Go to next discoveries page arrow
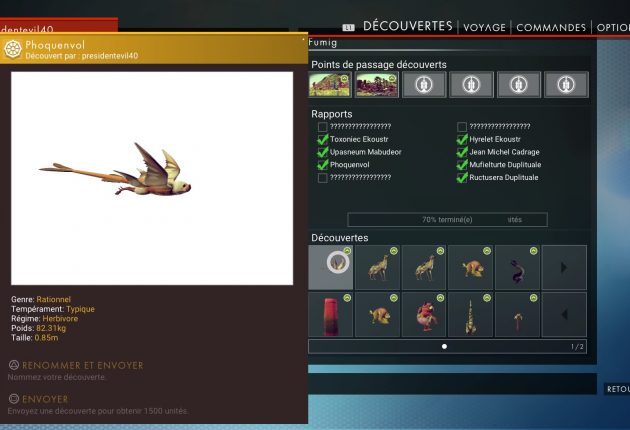 564,267
